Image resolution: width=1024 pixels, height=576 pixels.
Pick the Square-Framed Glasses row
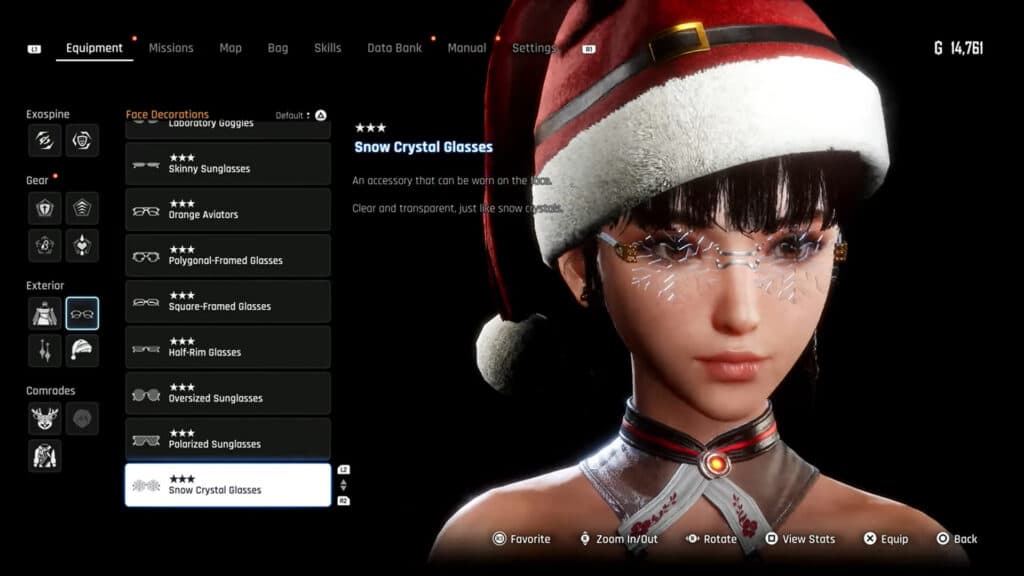tap(228, 302)
